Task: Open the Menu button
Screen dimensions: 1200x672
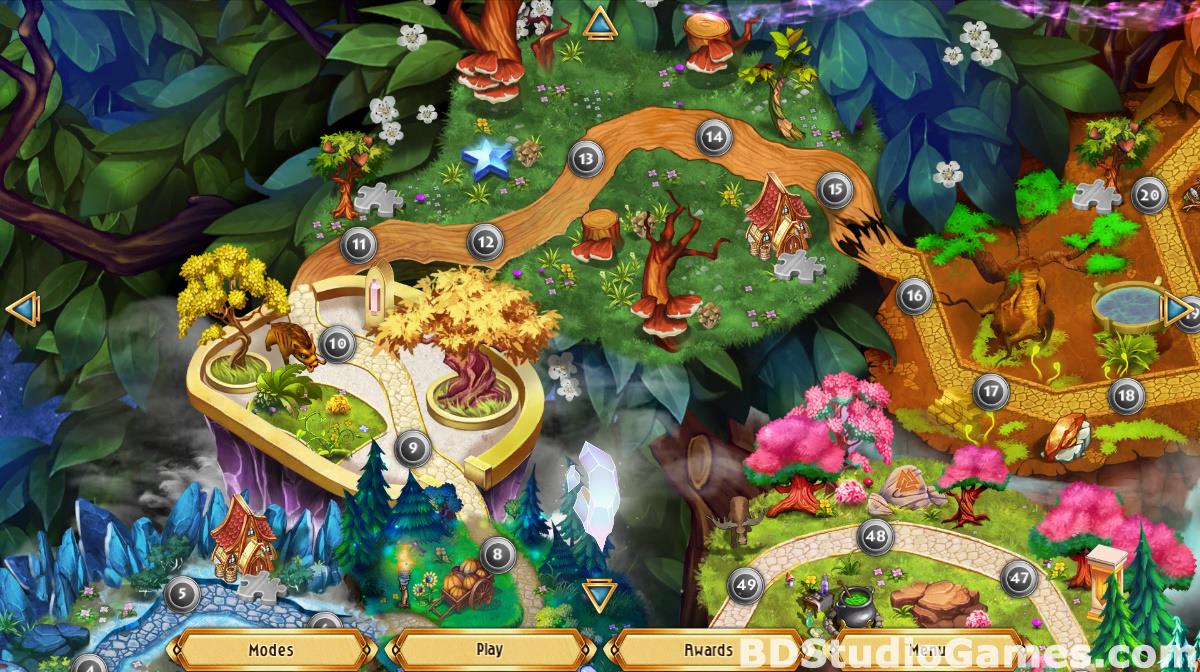Action: point(925,649)
